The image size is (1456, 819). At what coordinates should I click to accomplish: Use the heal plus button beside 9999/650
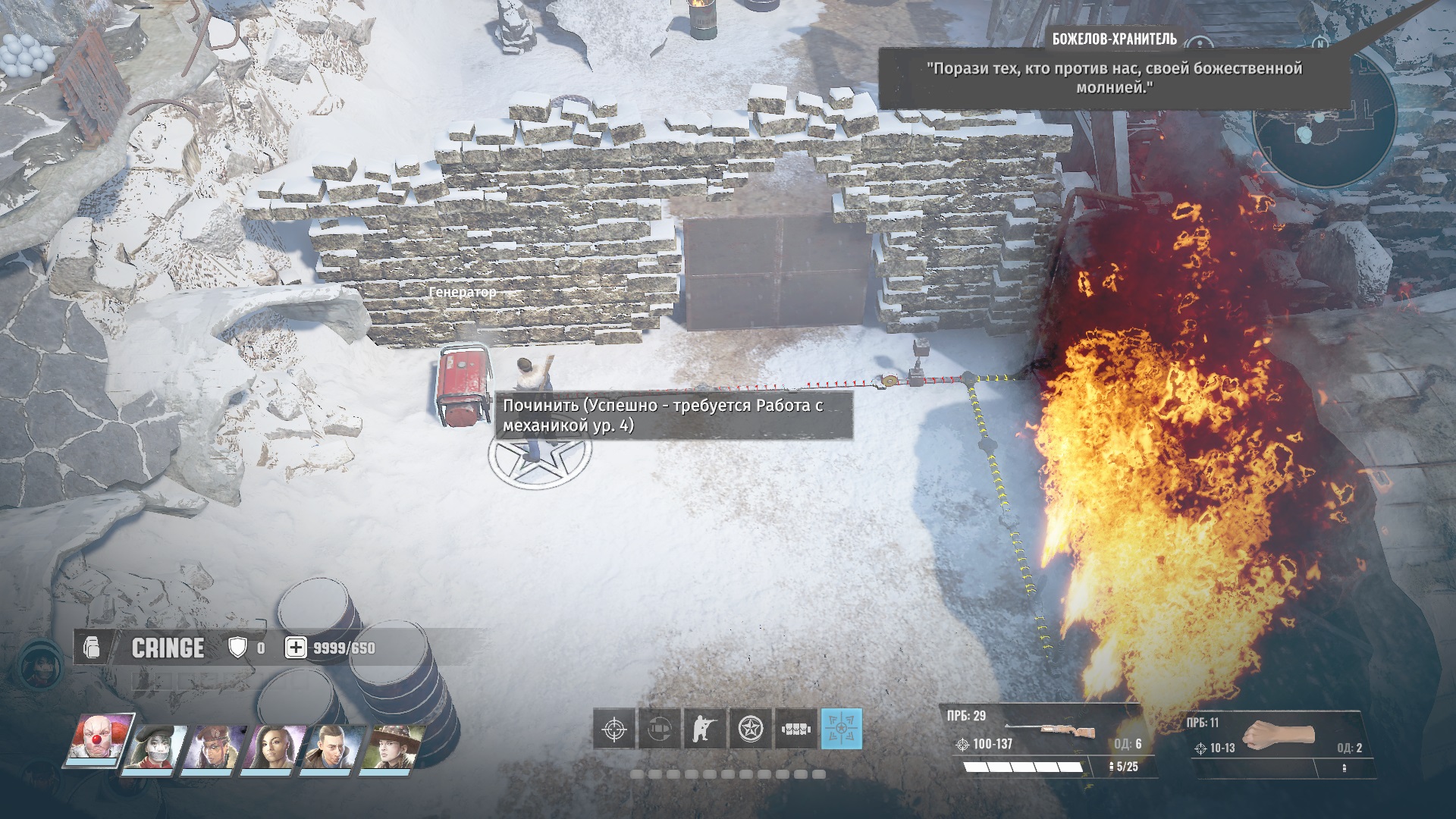click(x=296, y=648)
